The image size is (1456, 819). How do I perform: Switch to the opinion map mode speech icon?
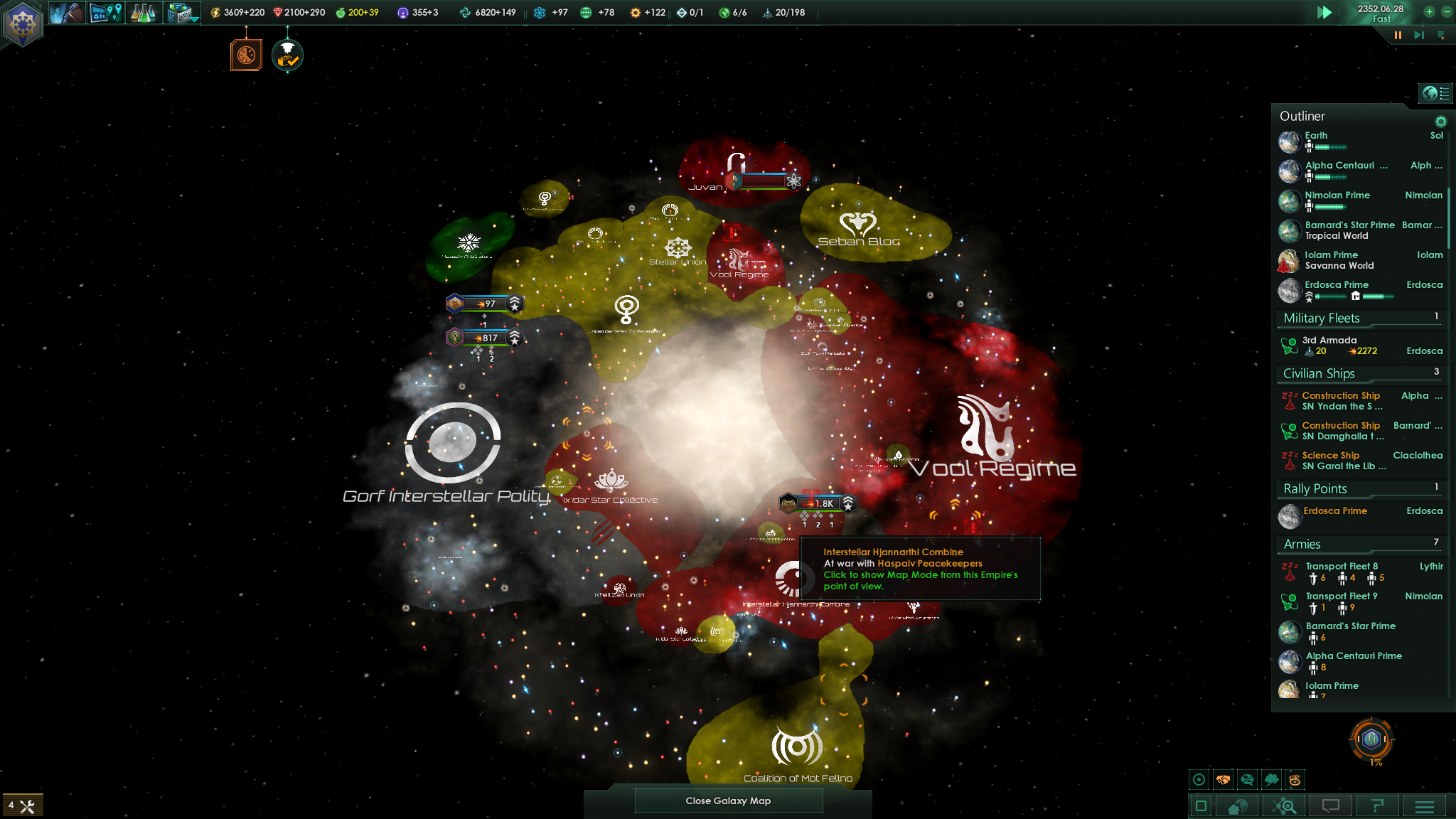pos(1246,779)
